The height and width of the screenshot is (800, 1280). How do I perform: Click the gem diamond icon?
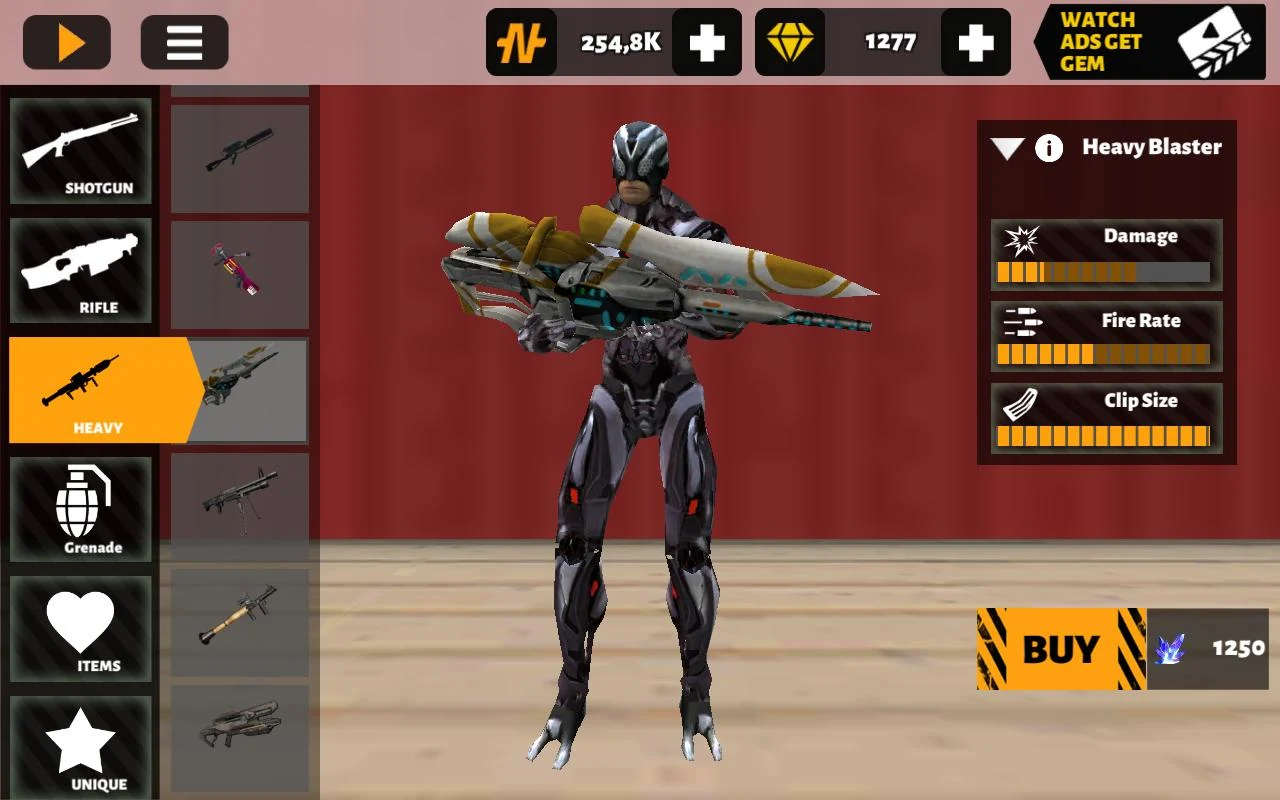pyautogui.click(x=790, y=42)
